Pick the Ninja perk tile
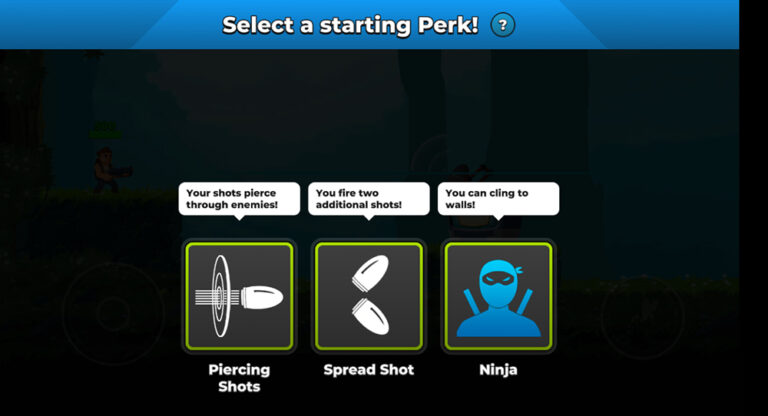The height and width of the screenshot is (416, 768). tap(498, 296)
